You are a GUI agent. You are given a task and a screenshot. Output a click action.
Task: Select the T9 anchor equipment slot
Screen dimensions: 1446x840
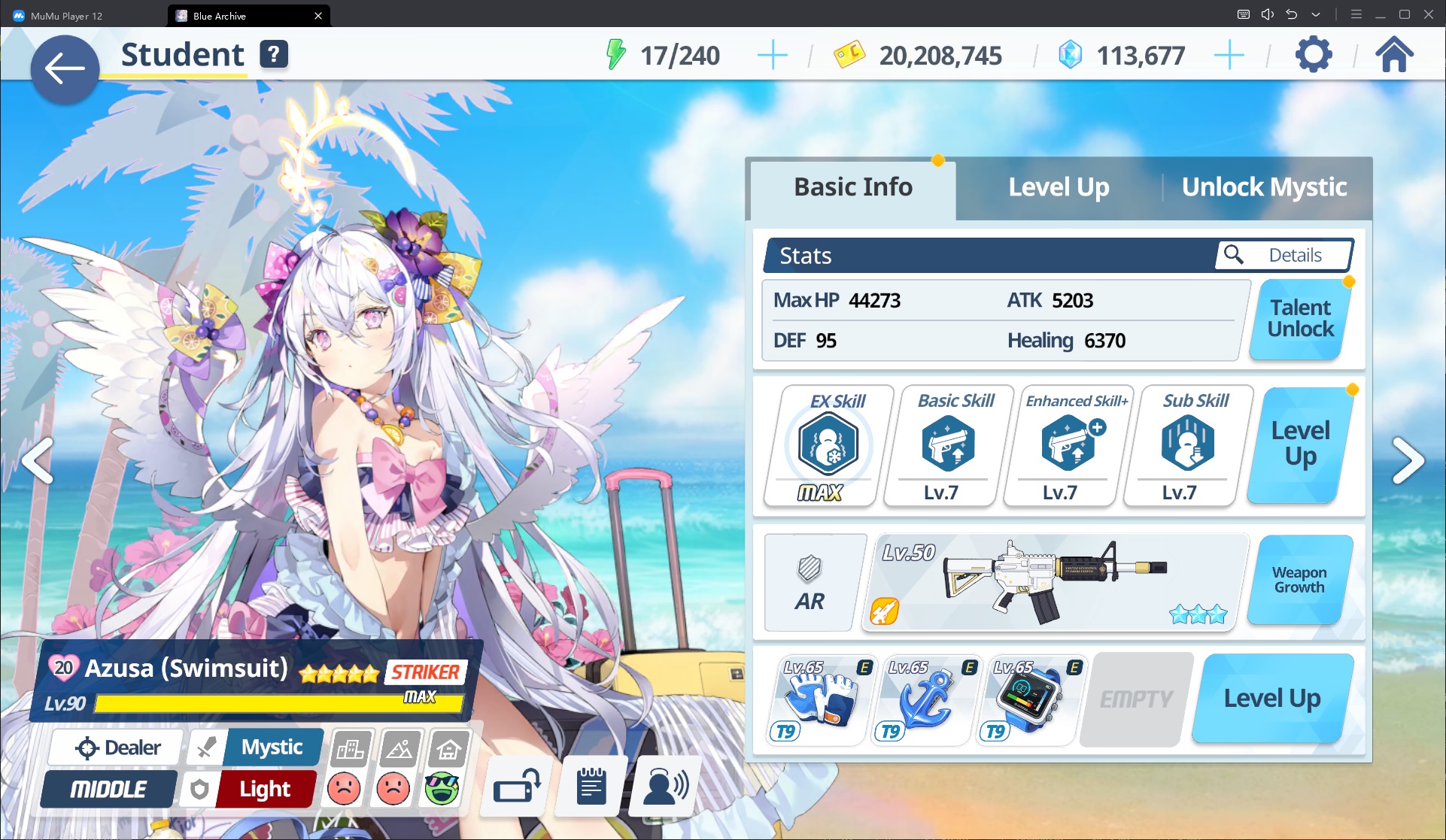point(926,699)
